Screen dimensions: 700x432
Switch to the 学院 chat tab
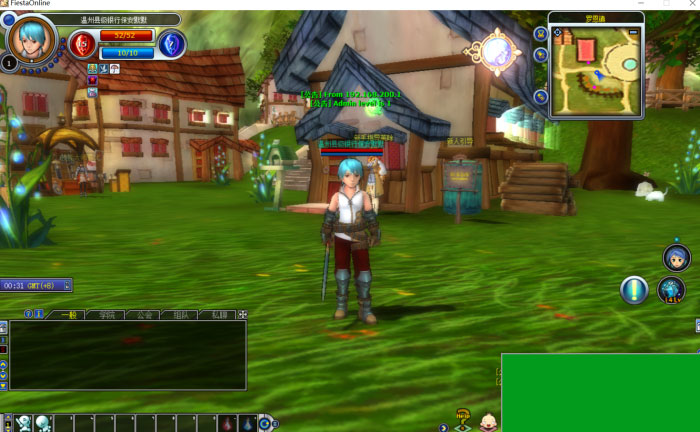[x=107, y=314]
